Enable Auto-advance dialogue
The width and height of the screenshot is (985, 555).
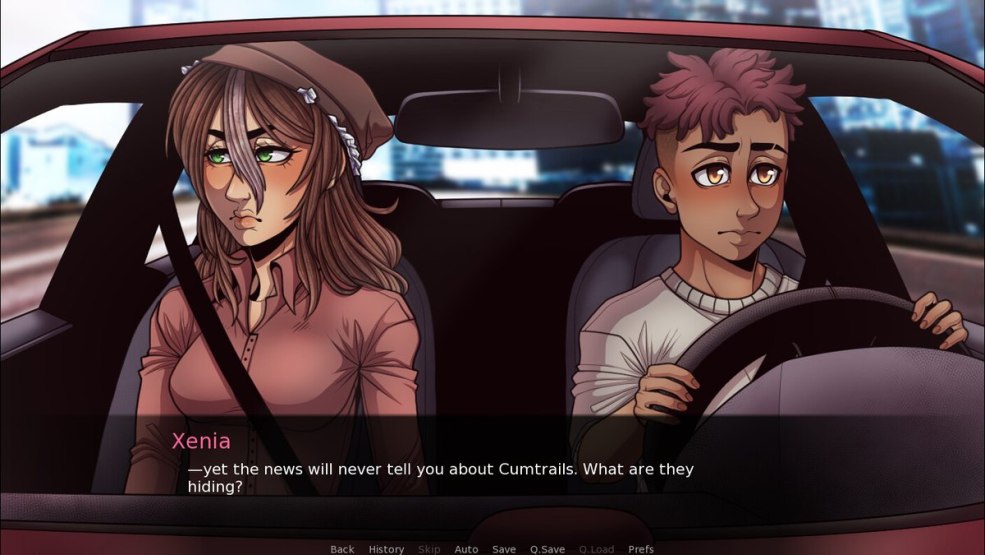466,549
